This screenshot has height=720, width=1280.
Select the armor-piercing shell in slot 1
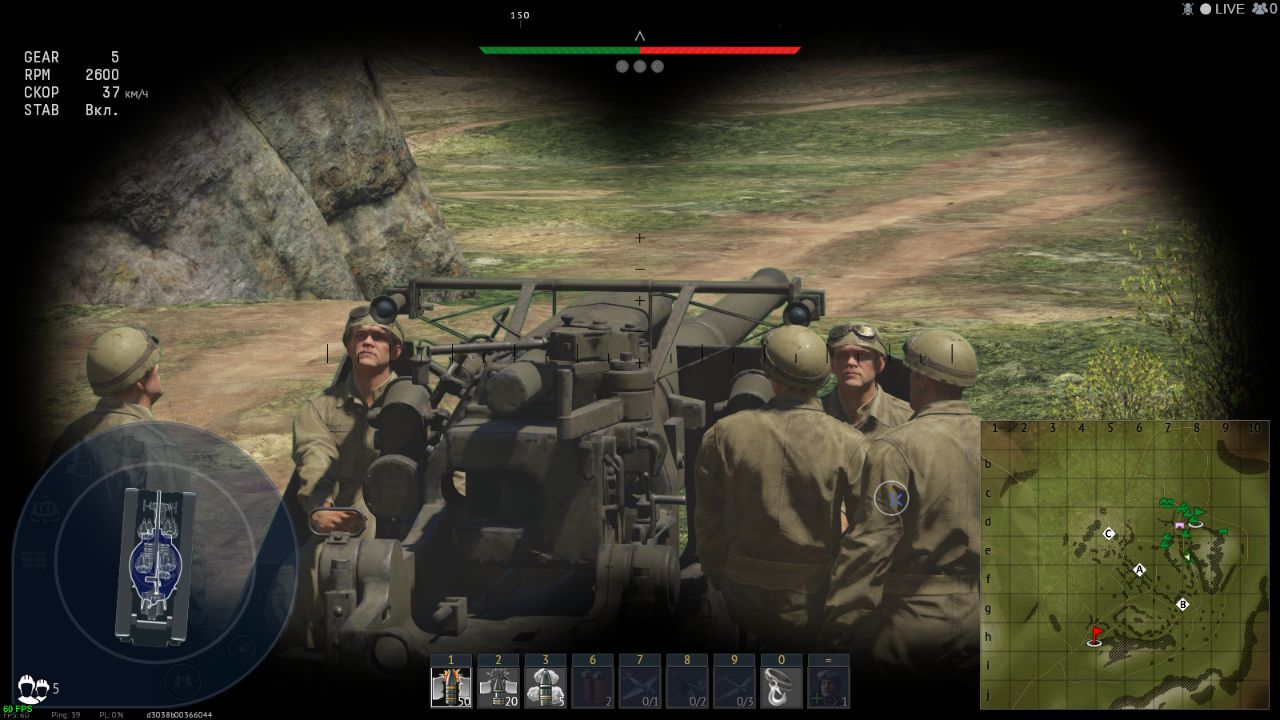[x=451, y=686]
